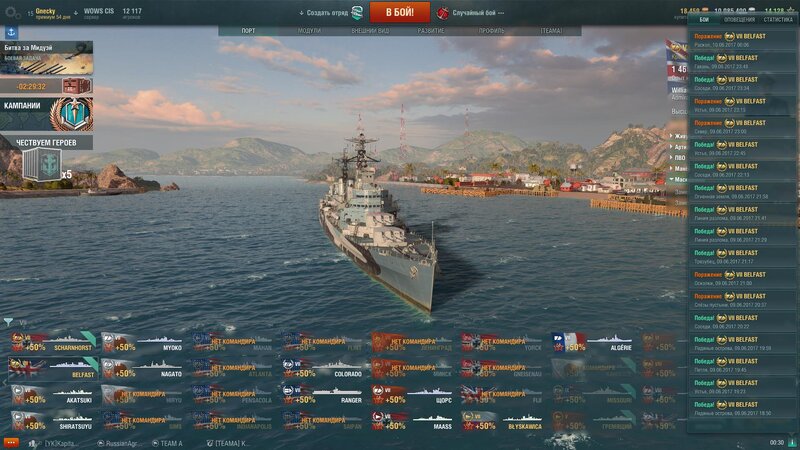This screenshot has width=800, height=450.
Task: Open the Чествуем героев containers panel
Action: tap(46, 158)
